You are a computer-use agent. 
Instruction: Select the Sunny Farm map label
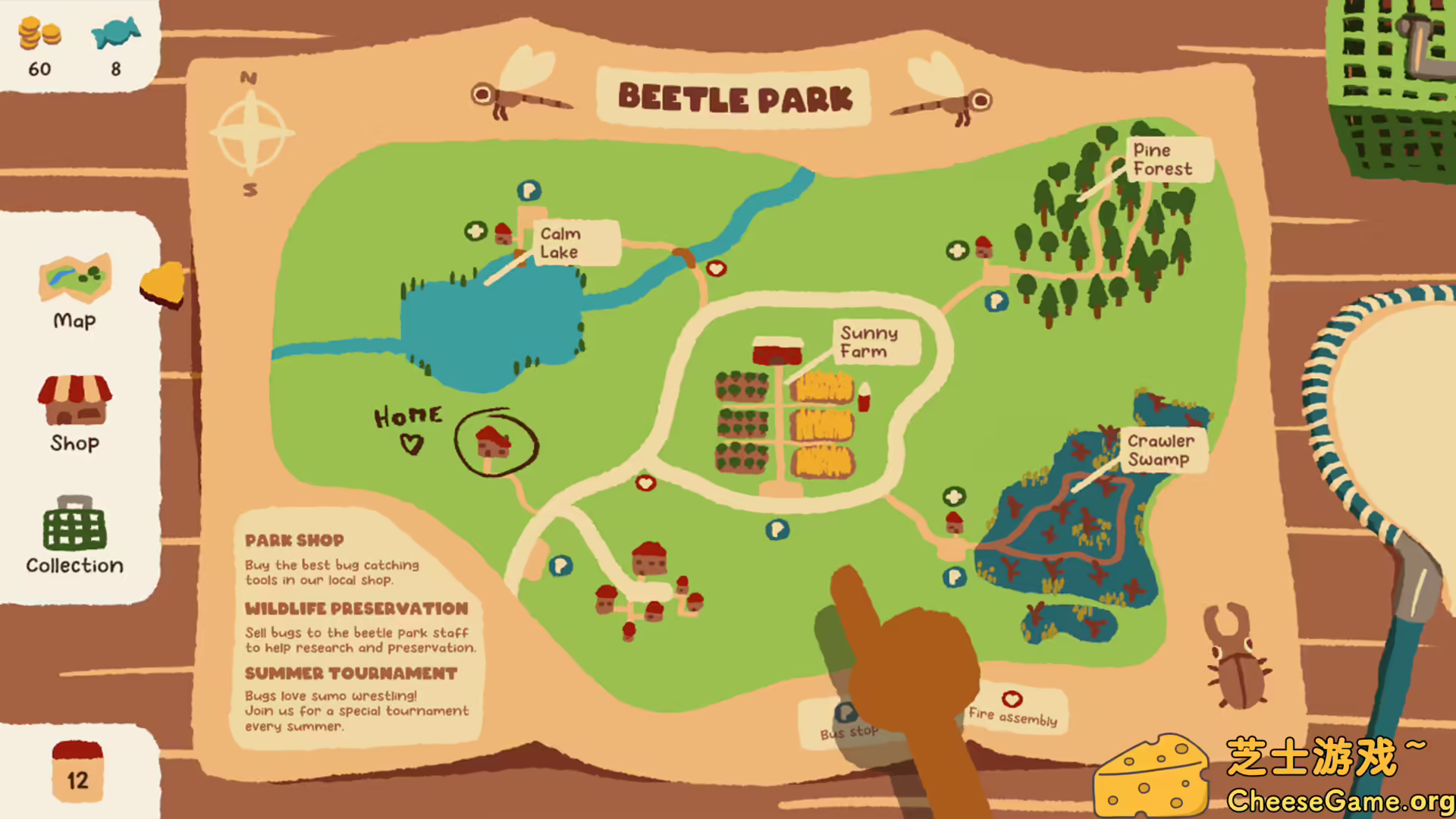(870, 342)
